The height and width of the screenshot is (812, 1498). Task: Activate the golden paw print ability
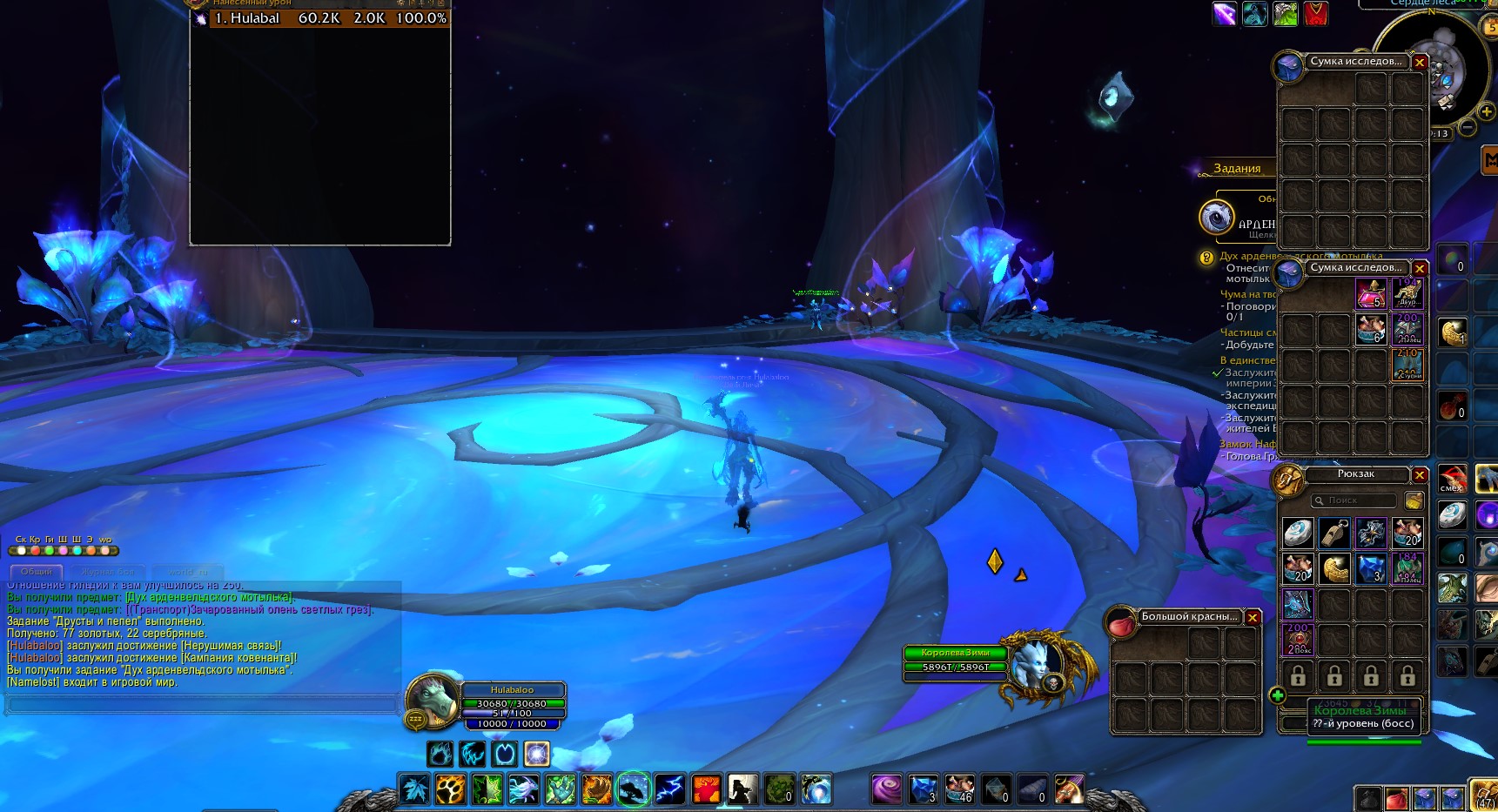click(x=451, y=789)
